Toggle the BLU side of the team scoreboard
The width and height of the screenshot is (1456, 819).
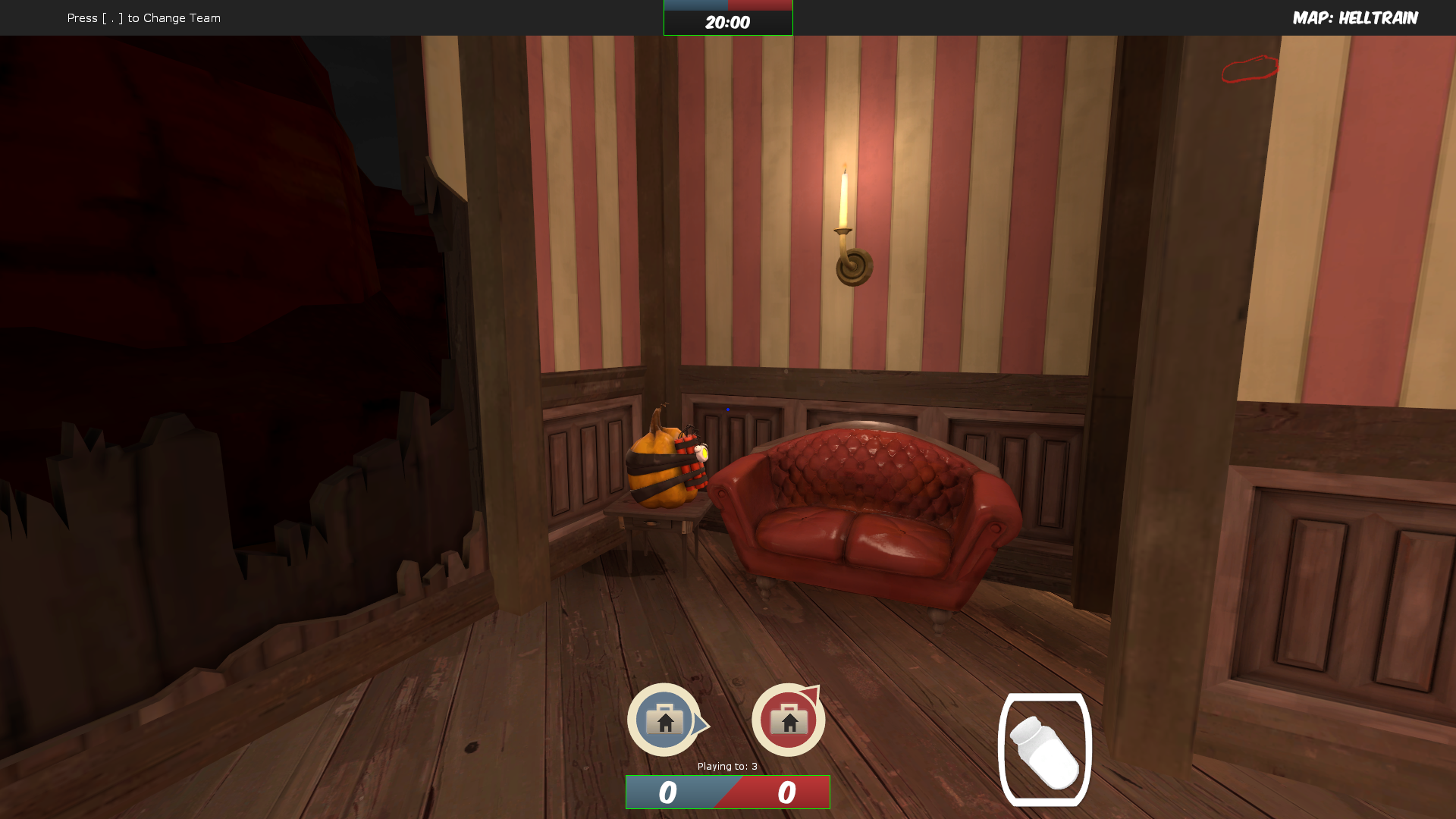pyautogui.click(x=668, y=792)
